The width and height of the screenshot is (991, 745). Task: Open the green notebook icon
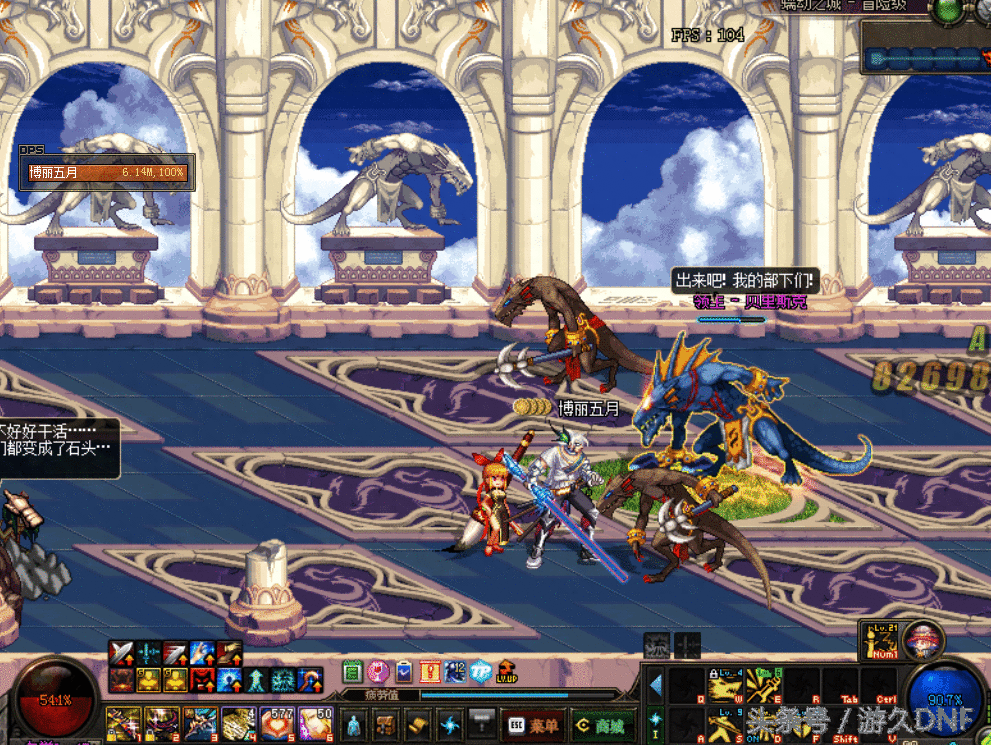(352, 671)
